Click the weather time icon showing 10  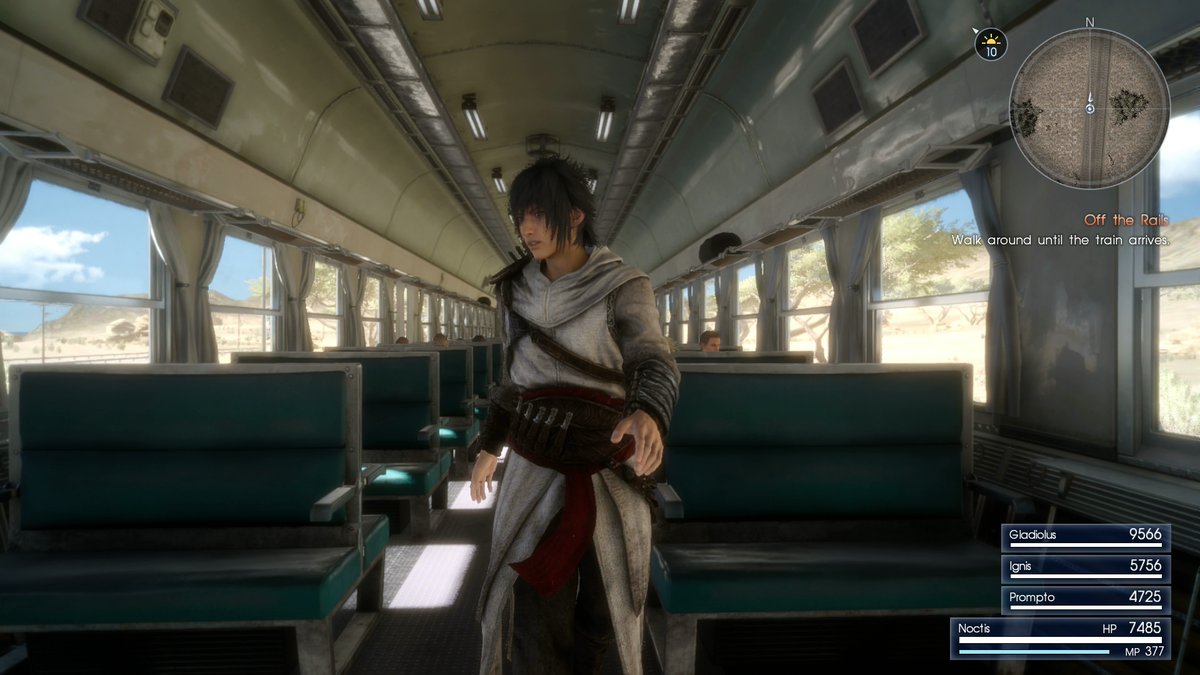991,44
